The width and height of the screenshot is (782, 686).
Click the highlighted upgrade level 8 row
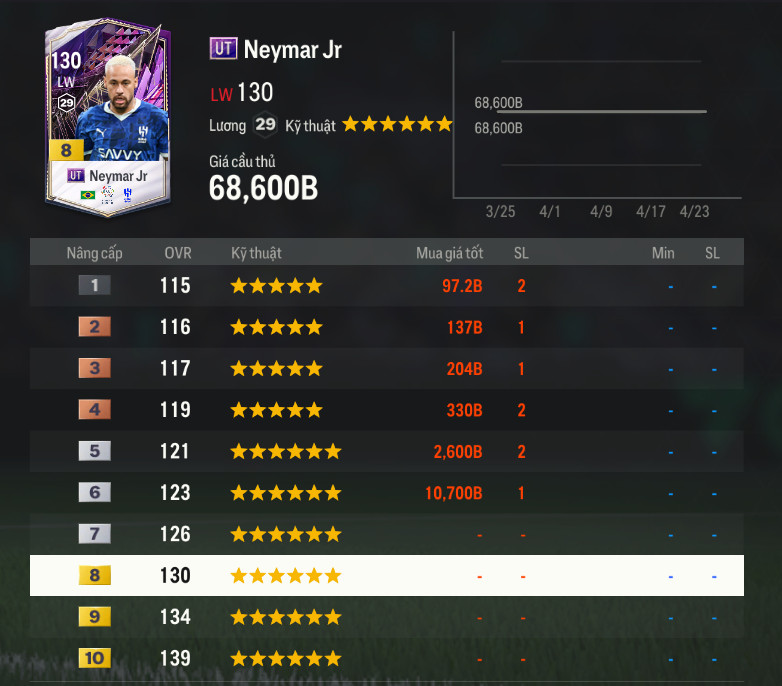click(386, 576)
